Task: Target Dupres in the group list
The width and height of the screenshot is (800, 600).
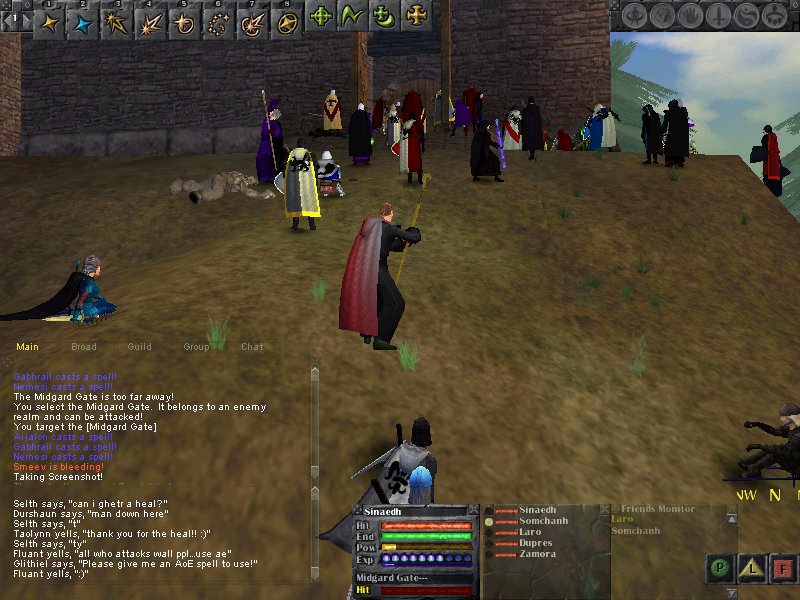Action: point(535,543)
